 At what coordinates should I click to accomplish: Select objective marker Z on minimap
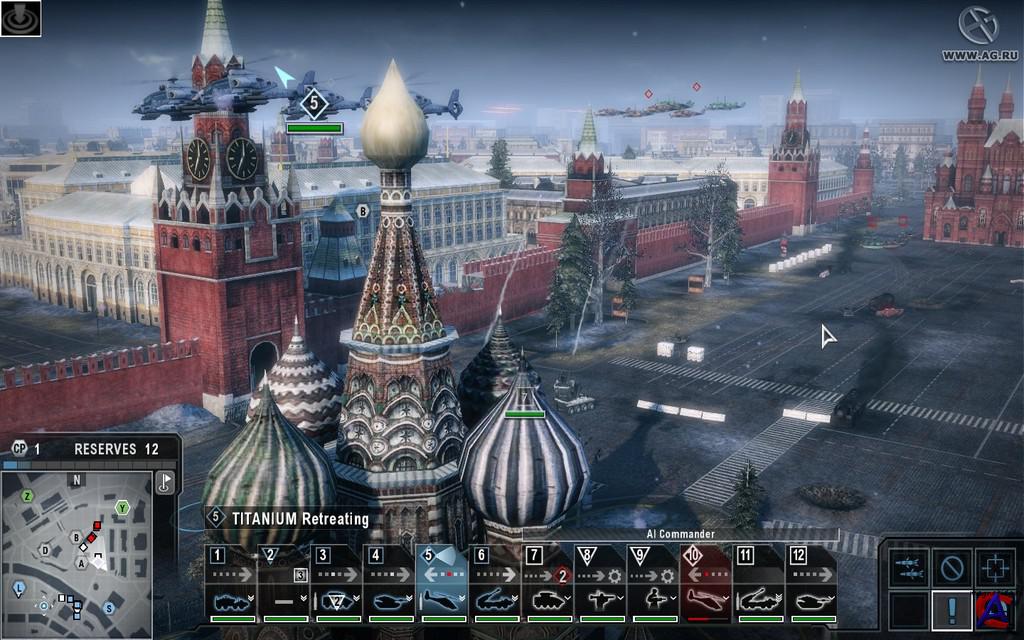coord(28,496)
